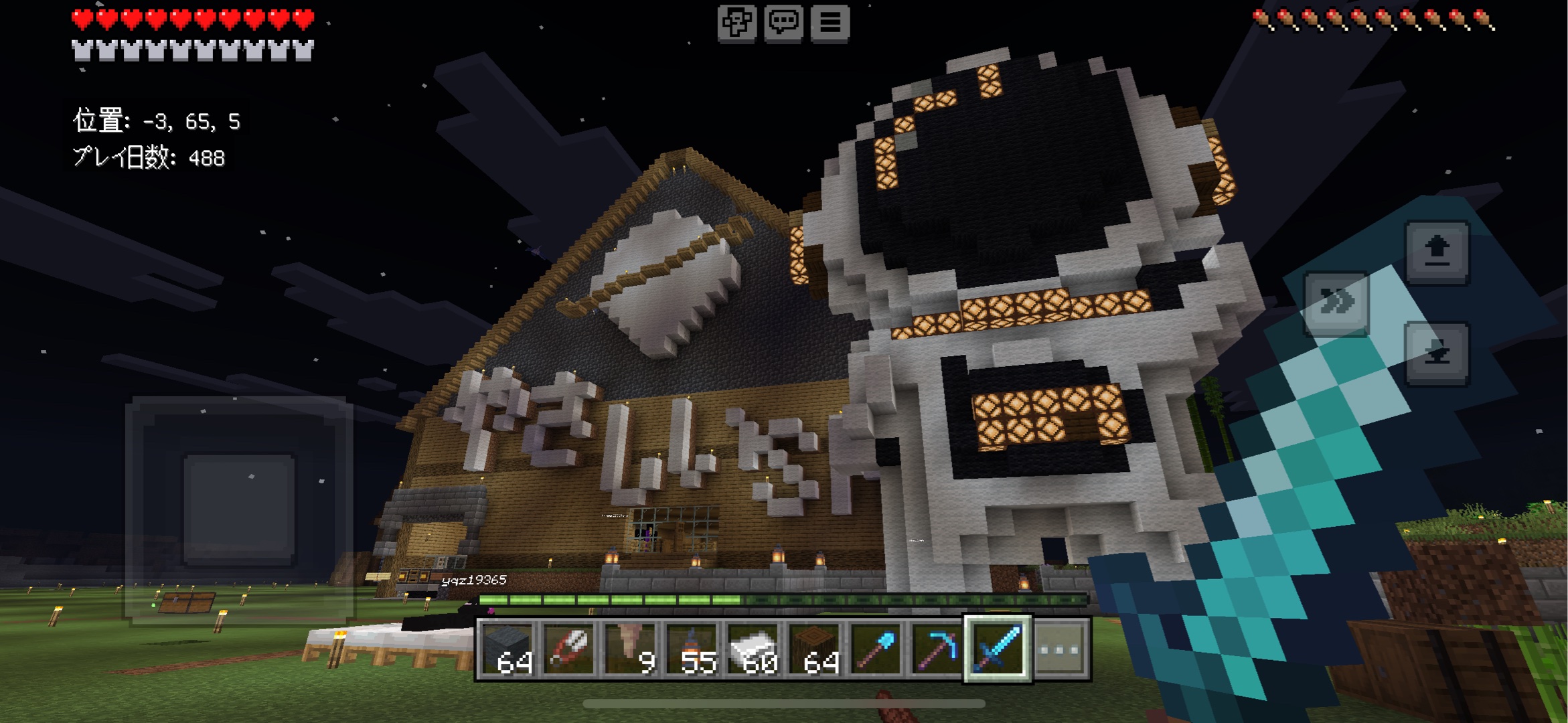Viewport: 1568px width, 723px height.
Task: Tap the sneak down-arrow button
Action: (1437, 353)
